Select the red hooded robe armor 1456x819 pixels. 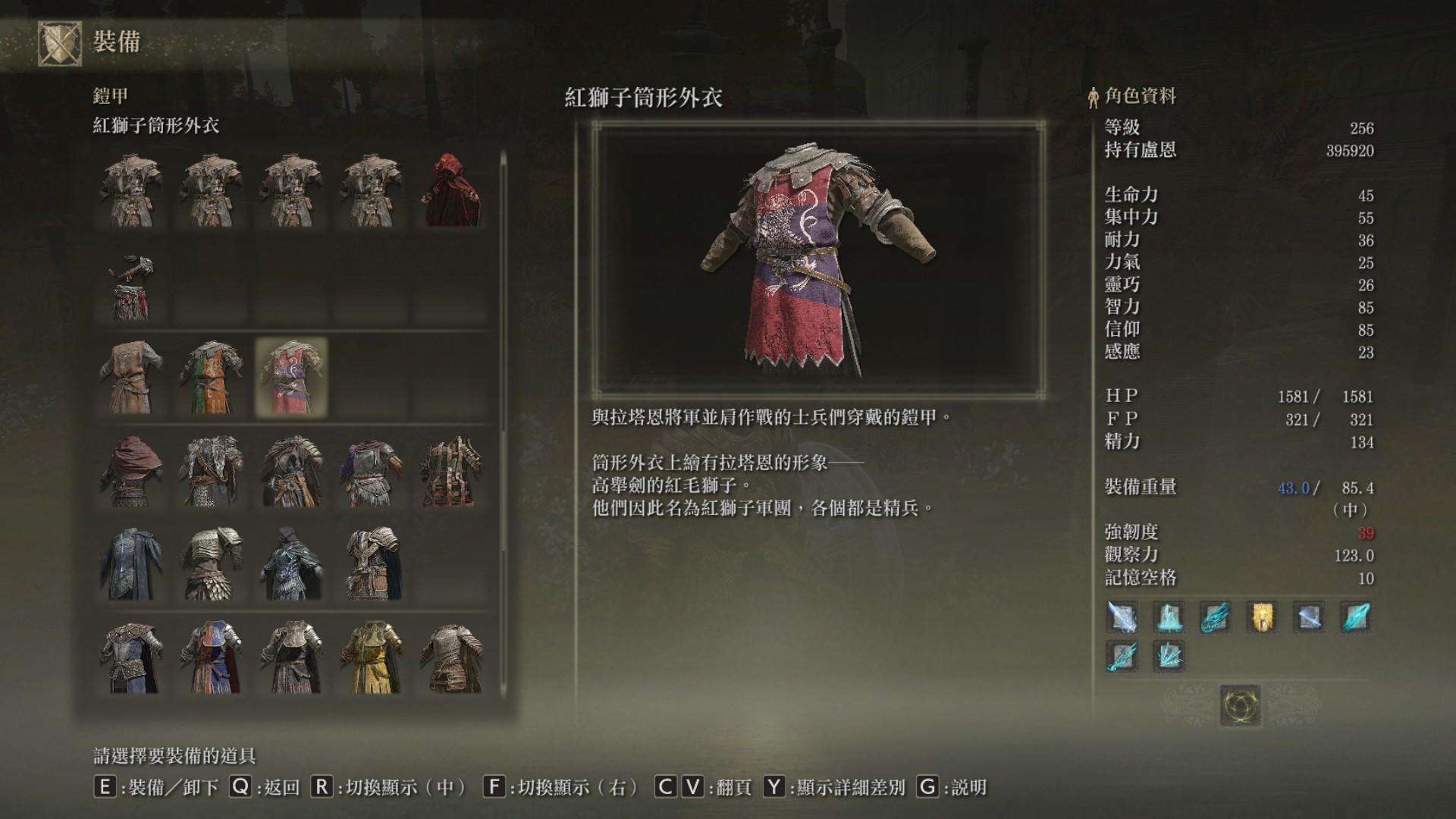coord(450,191)
